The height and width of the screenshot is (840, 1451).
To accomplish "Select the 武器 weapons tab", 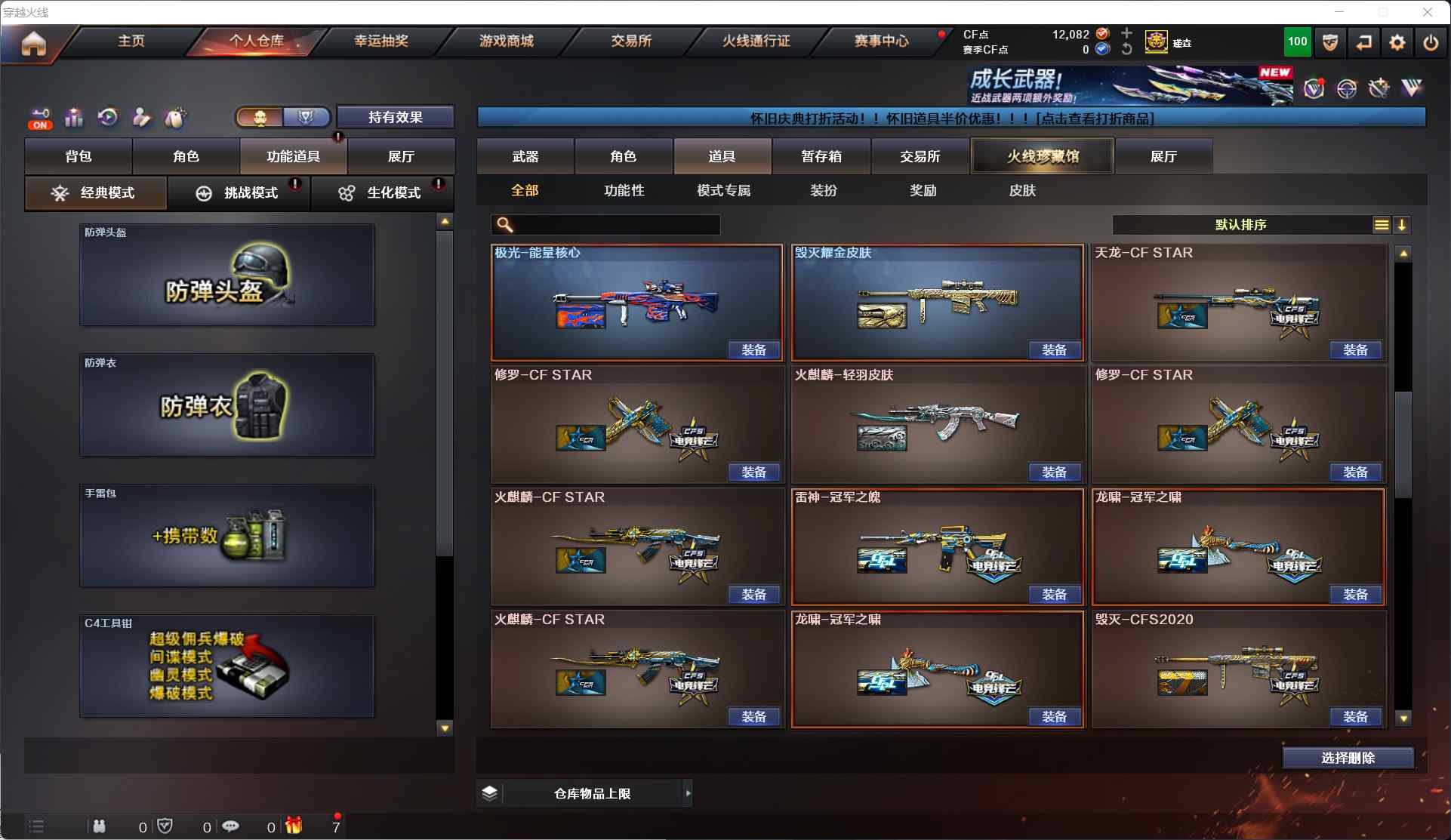I will [x=525, y=156].
